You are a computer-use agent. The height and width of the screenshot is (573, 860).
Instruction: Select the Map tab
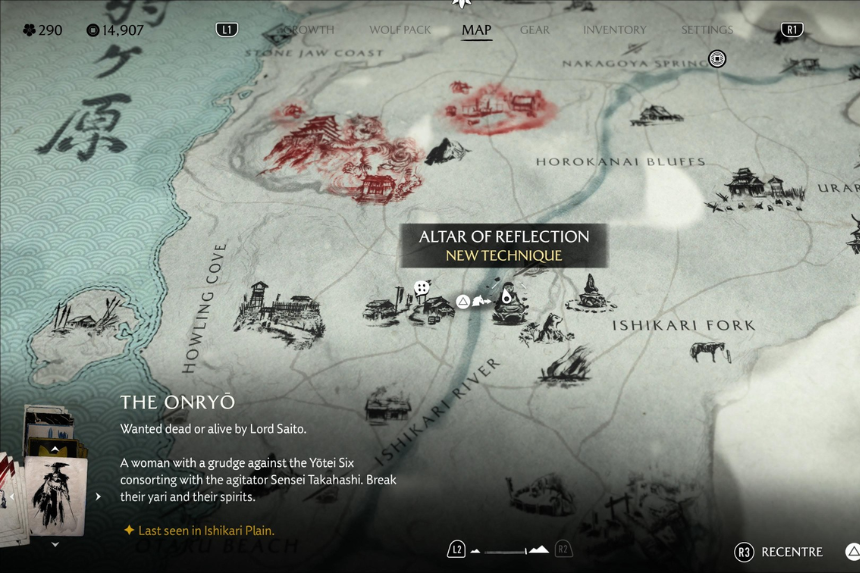pos(476,30)
